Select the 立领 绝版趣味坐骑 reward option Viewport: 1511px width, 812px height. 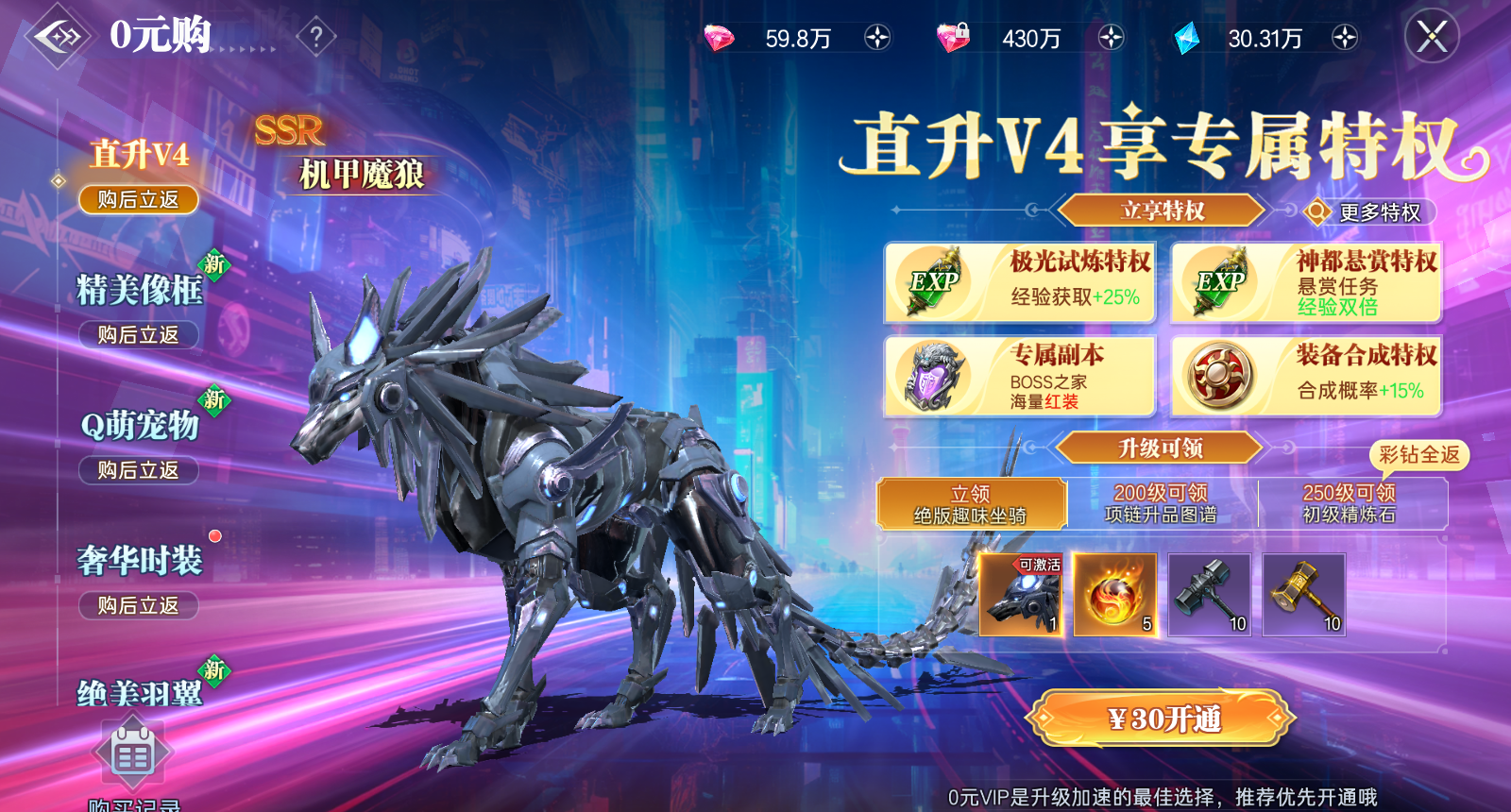tap(973, 503)
